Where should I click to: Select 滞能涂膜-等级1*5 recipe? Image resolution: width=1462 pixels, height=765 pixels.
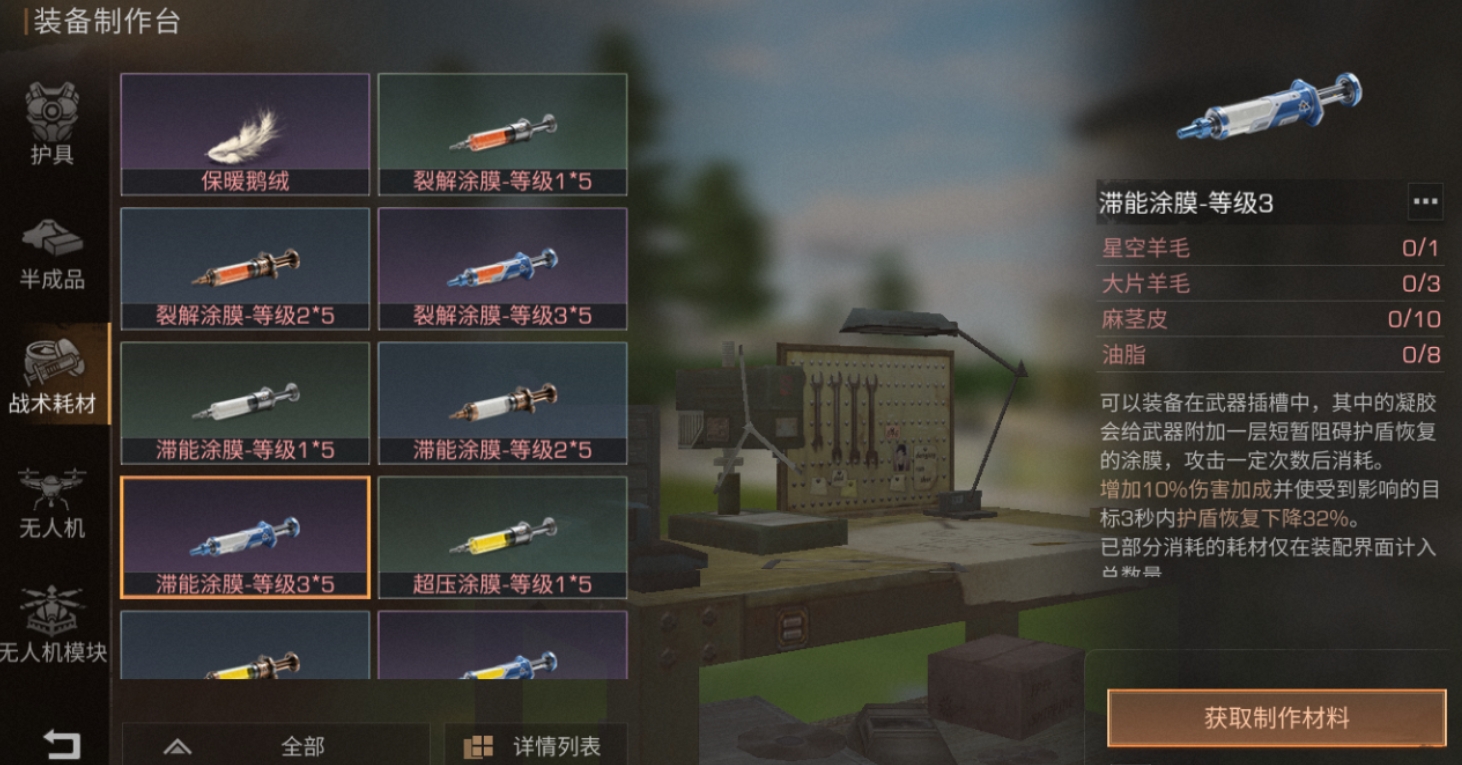[245, 403]
